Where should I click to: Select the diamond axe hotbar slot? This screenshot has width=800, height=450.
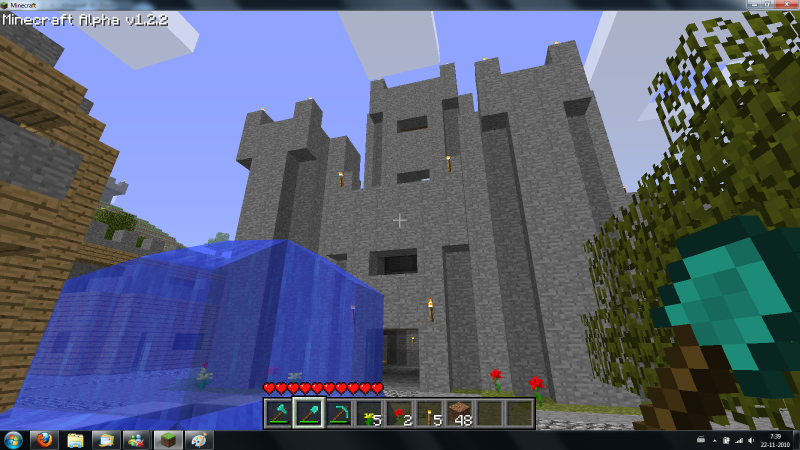click(279, 414)
